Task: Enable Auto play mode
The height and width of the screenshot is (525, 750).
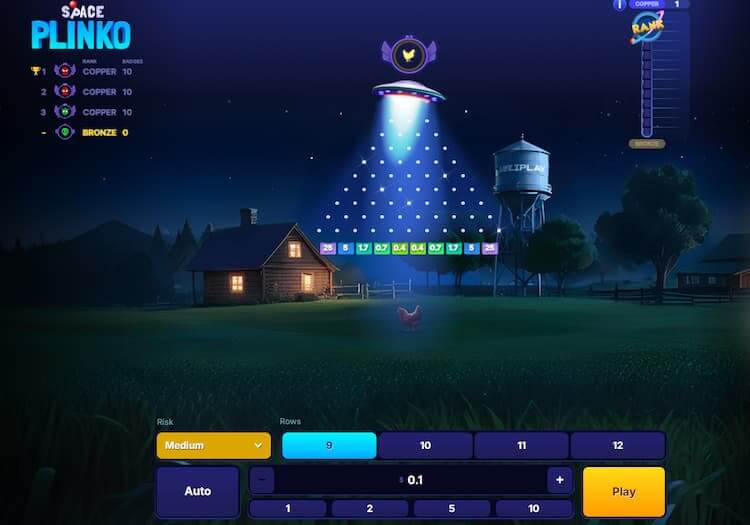Action: [x=198, y=491]
